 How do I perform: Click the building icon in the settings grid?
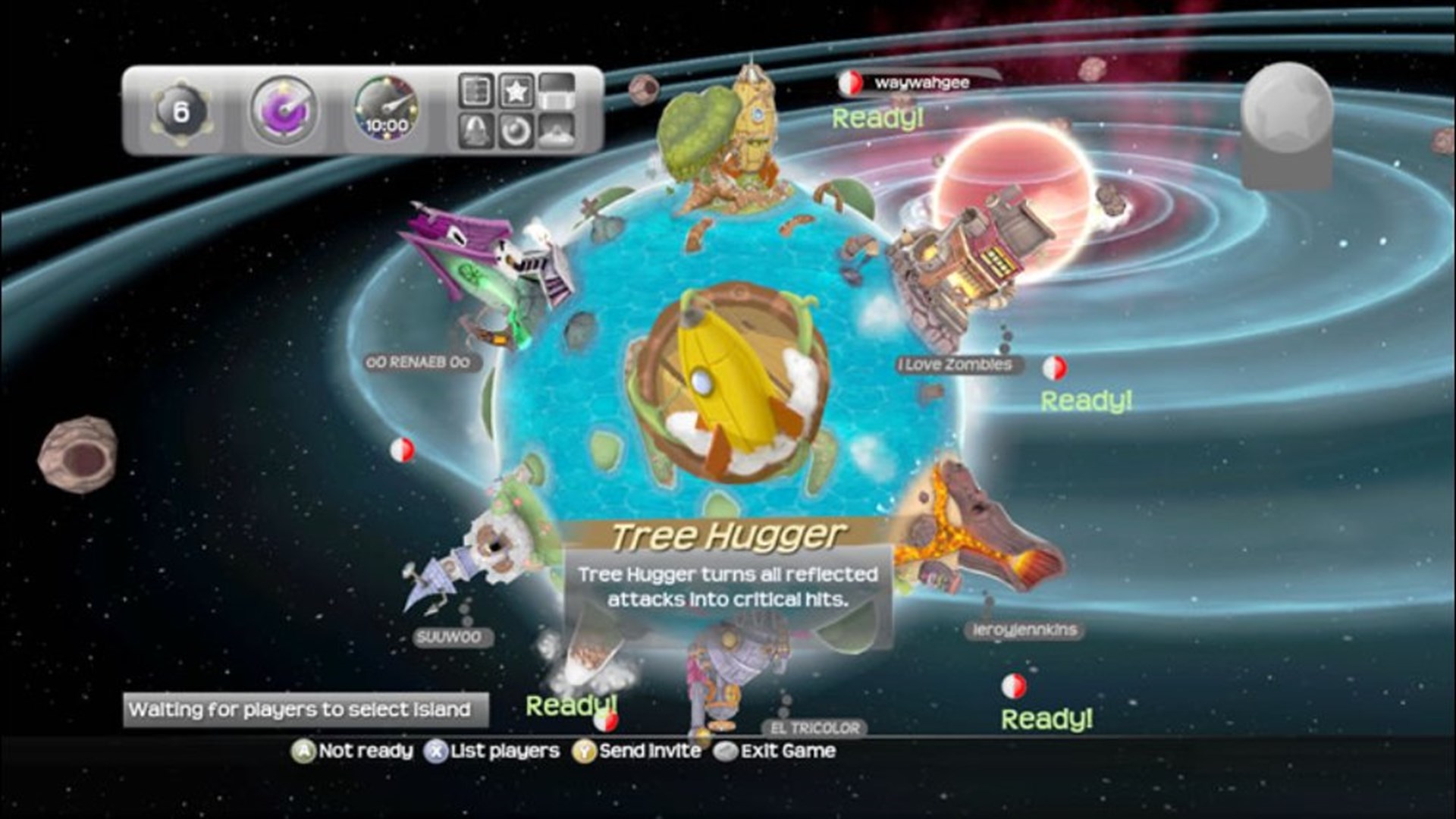pos(556,93)
